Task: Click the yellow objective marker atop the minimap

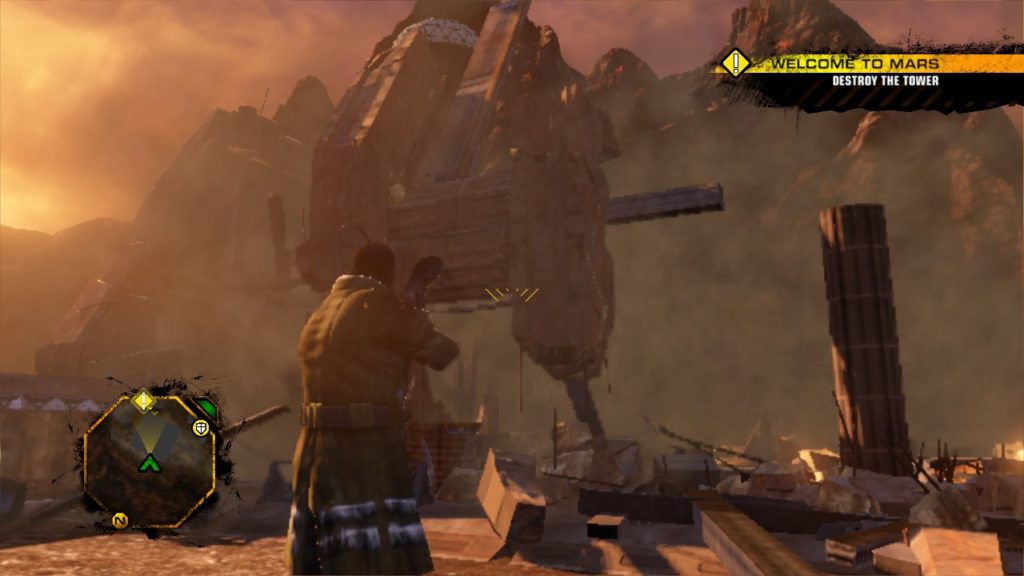Action: click(144, 401)
